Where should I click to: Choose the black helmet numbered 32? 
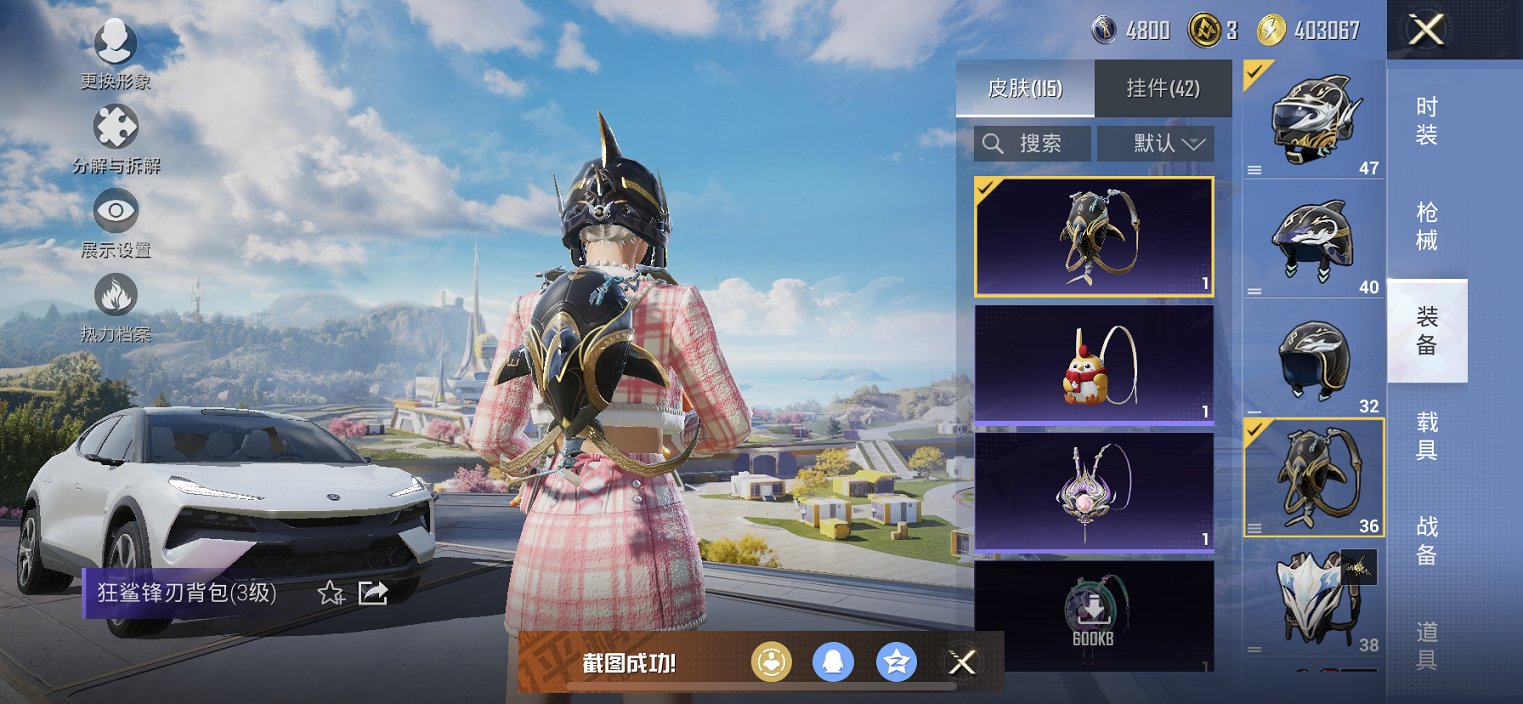tap(1314, 358)
